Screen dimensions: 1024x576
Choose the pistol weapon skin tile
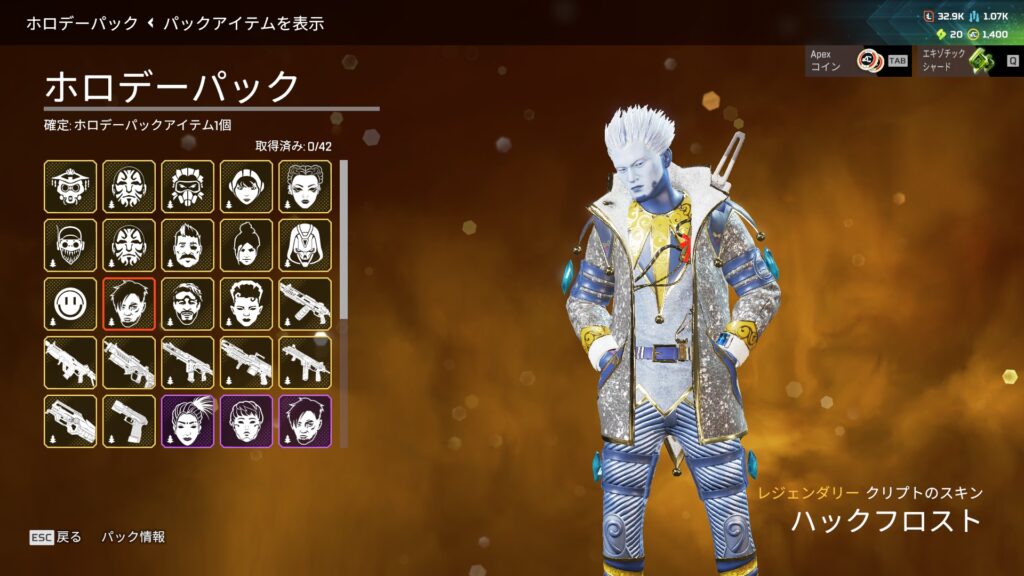point(129,421)
